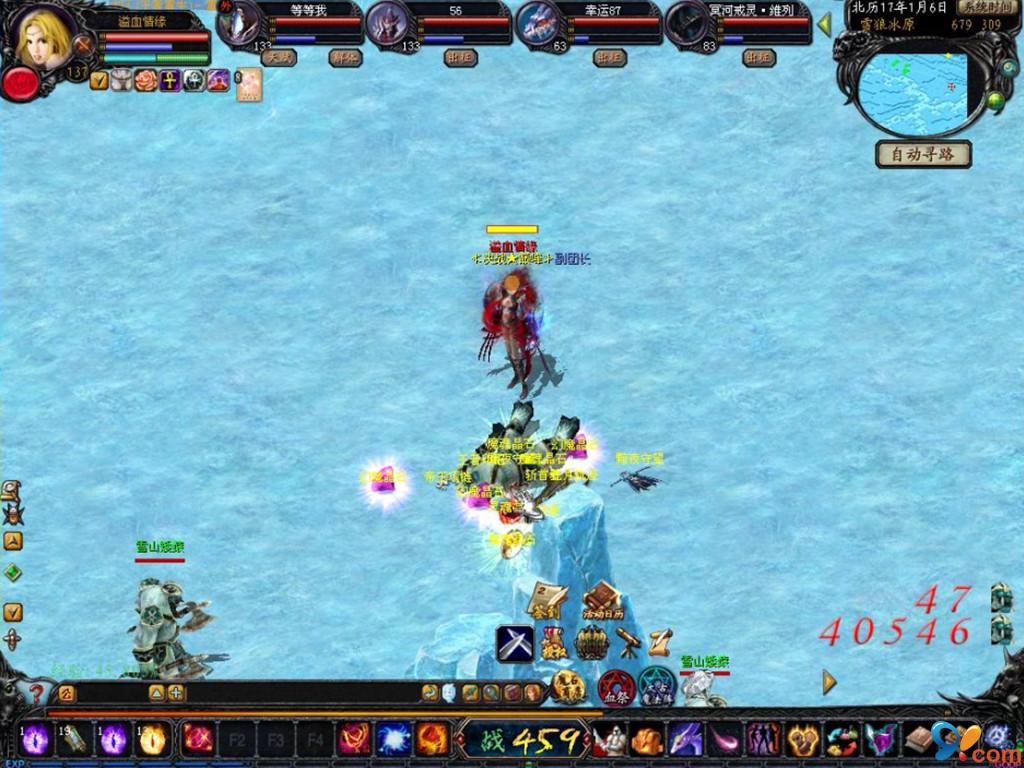The height and width of the screenshot is (768, 1024).
Task: Click the rose buff icon
Action: tap(146, 81)
